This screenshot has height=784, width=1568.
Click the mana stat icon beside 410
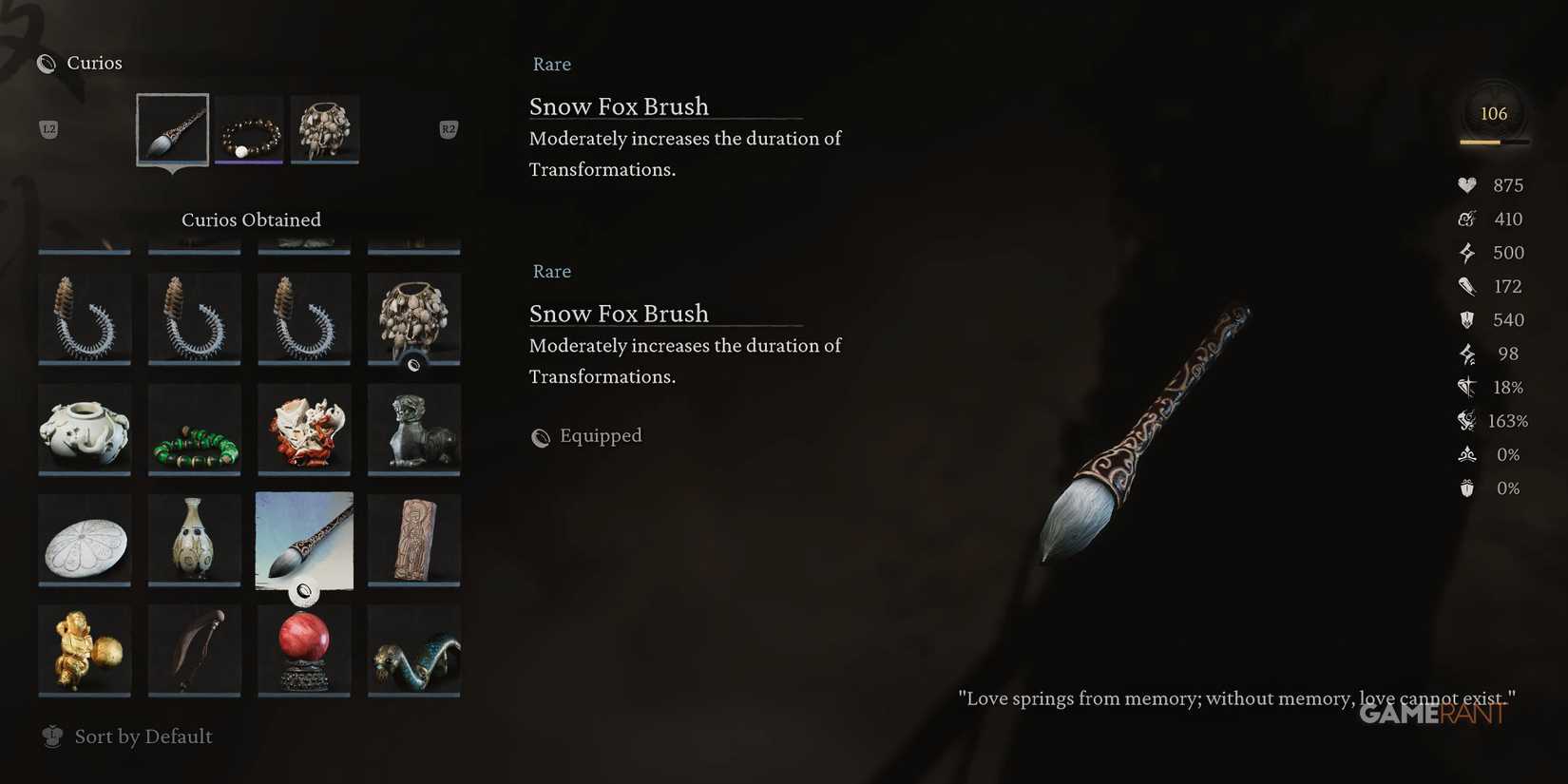(1466, 219)
